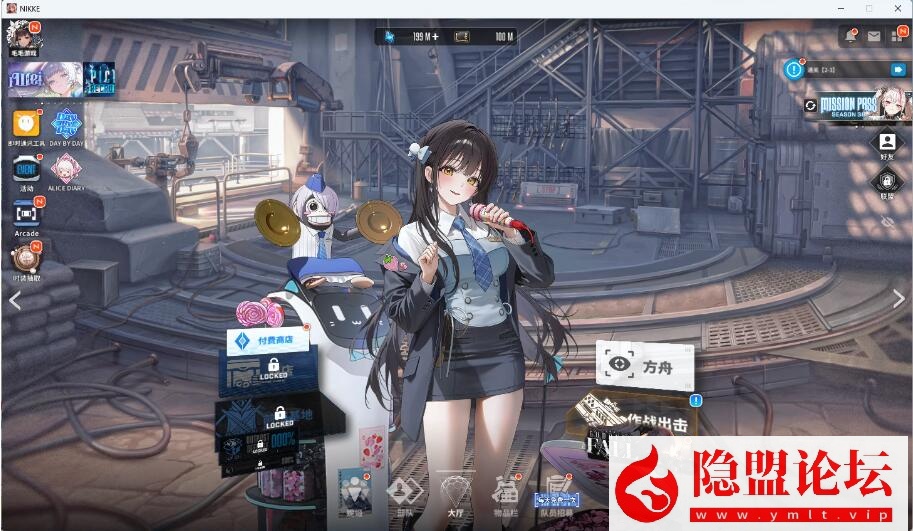Open the ALICE DIARY event
The width and height of the screenshot is (913, 531).
point(68,170)
